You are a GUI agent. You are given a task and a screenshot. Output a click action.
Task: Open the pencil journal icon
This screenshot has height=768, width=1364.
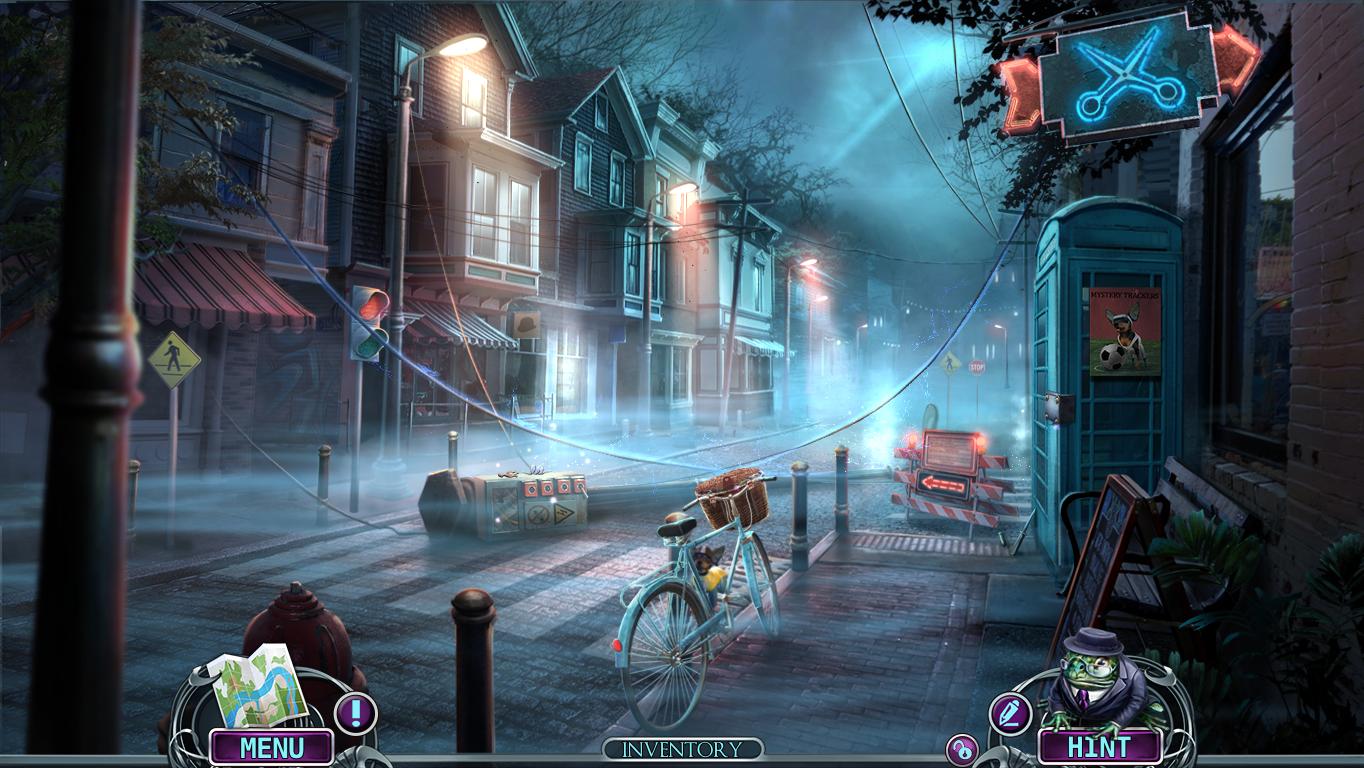tap(1009, 713)
